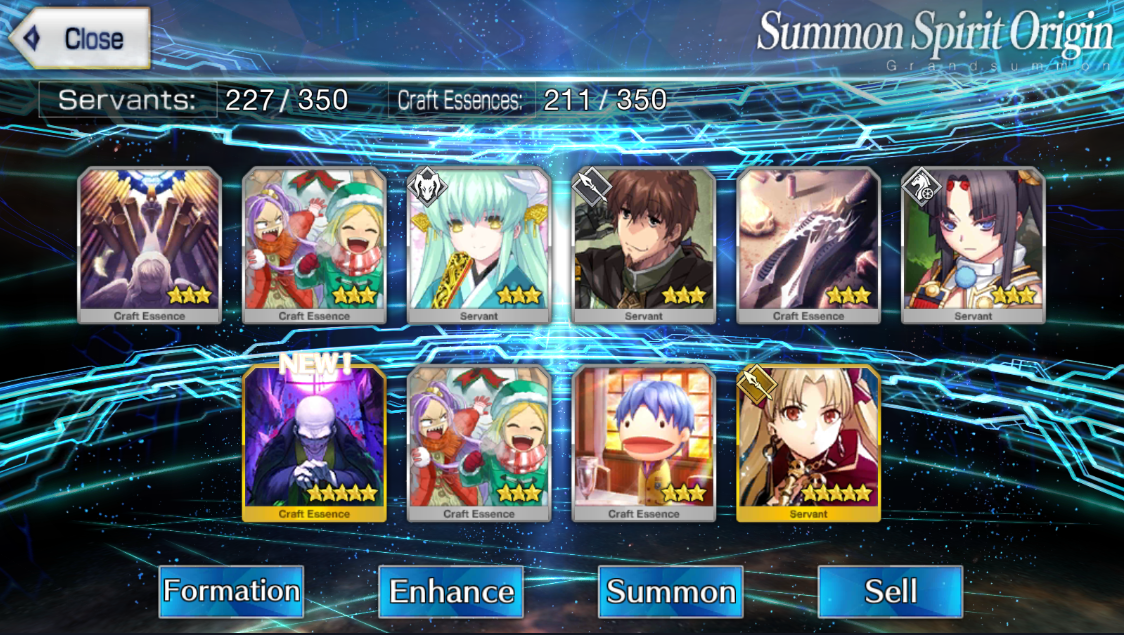Open the Sell screen
Screen dimensions: 1124x635
coord(890,591)
